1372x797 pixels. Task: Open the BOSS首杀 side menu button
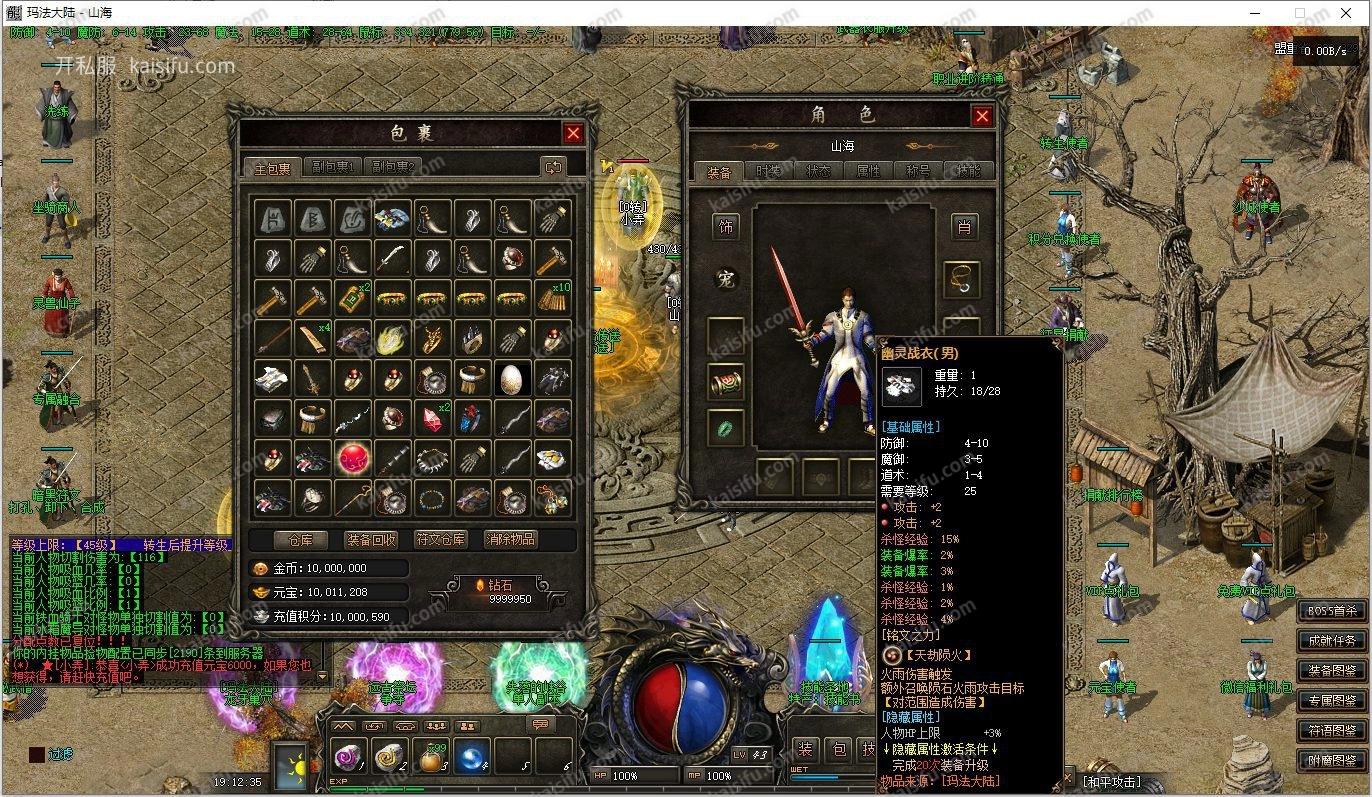[1332, 610]
